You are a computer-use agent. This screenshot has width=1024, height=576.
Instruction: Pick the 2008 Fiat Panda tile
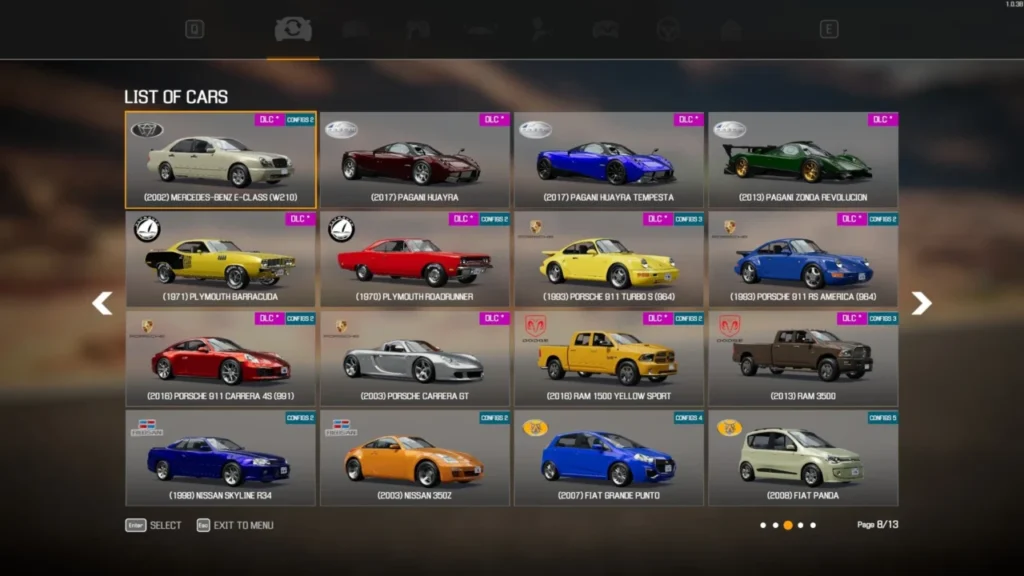(x=803, y=457)
